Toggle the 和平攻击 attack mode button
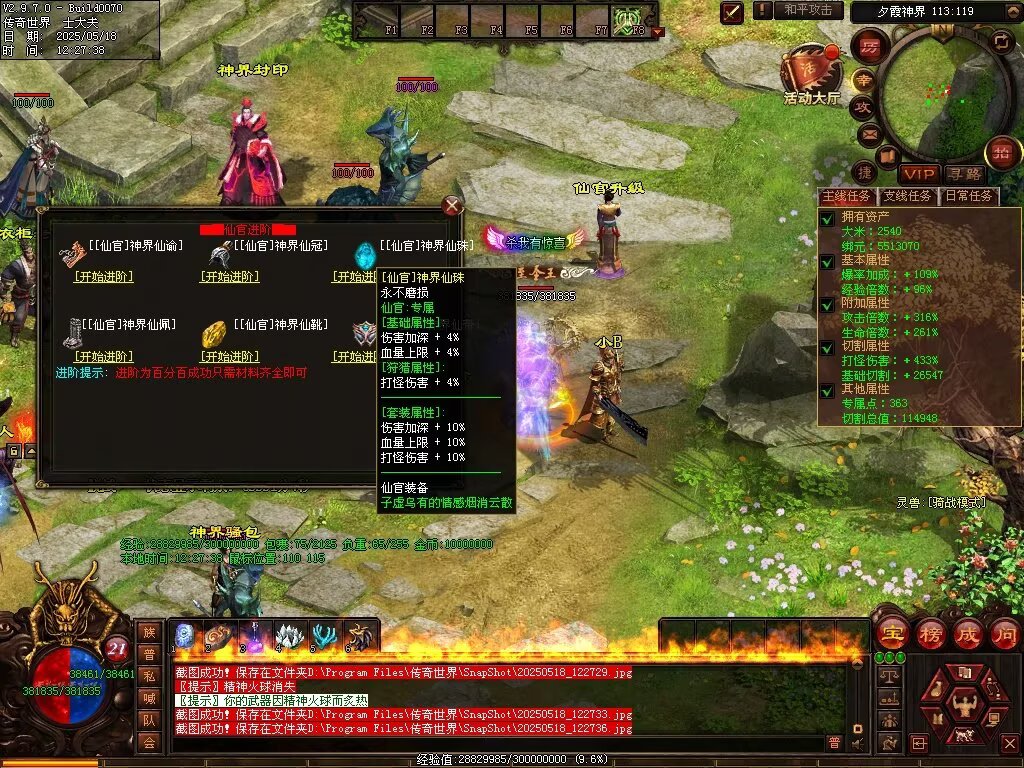 point(808,10)
